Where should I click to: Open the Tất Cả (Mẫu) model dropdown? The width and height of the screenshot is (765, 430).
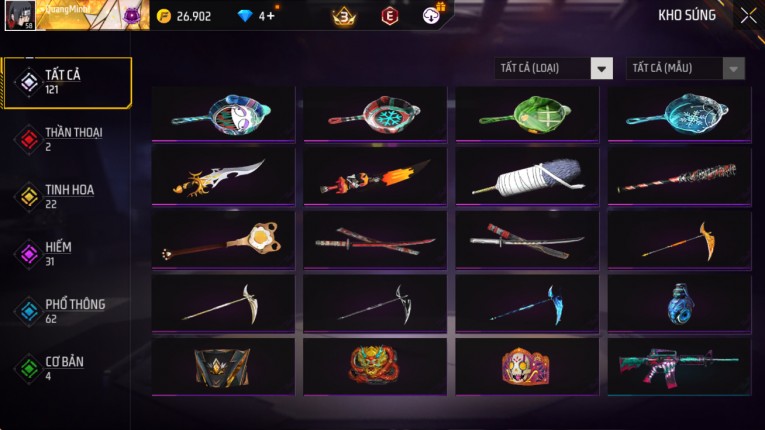tap(685, 68)
